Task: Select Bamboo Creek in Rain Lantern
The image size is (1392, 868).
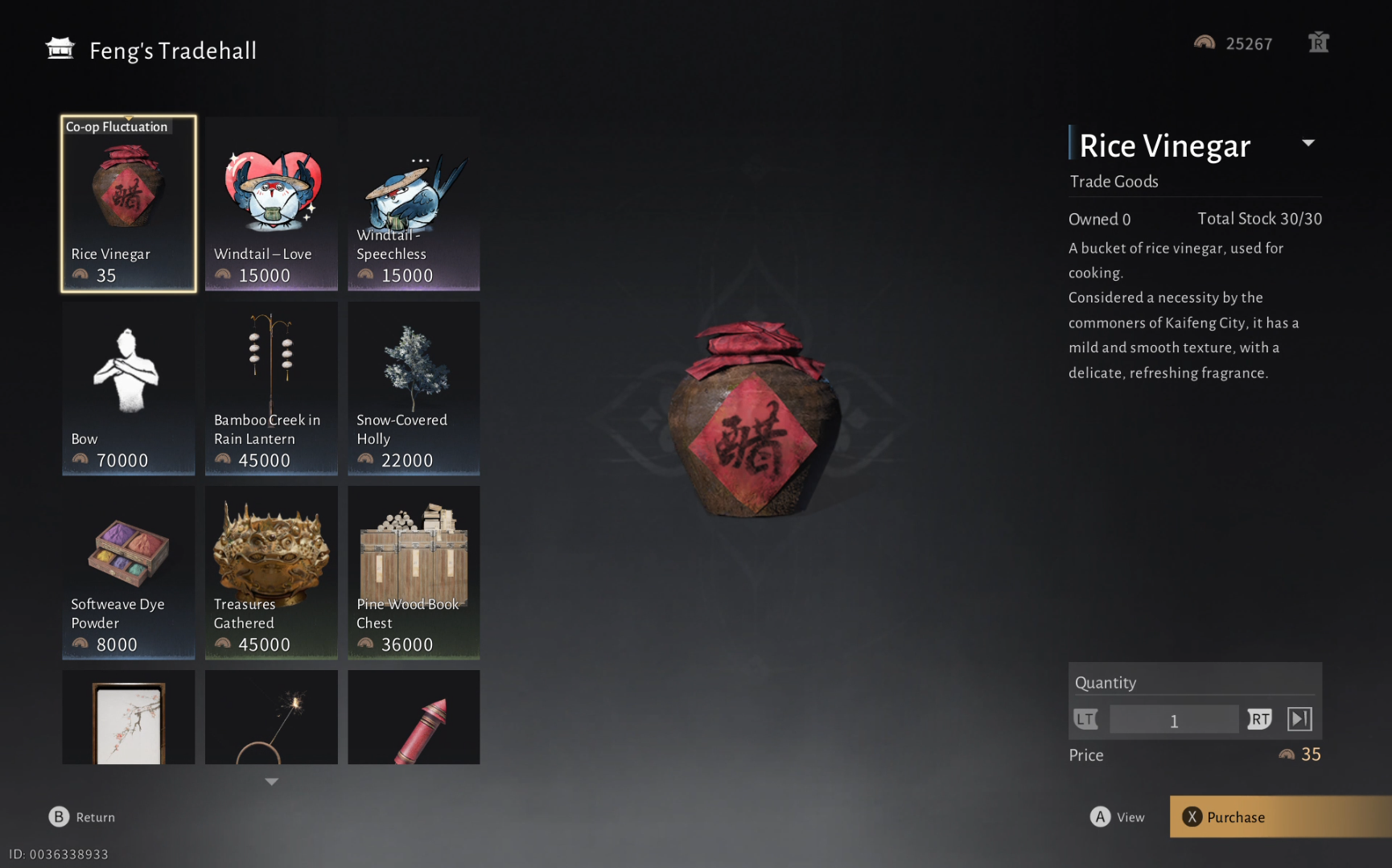Action: point(271,388)
